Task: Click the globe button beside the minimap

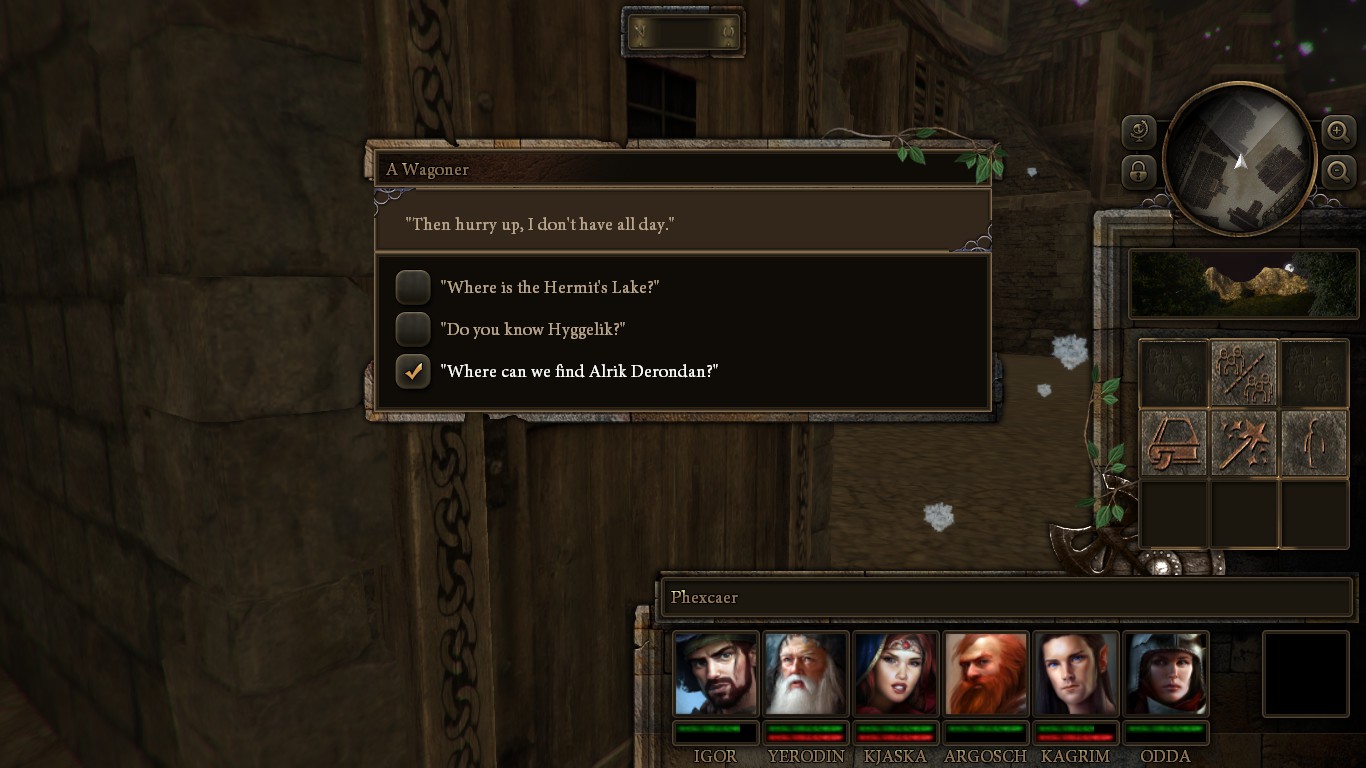Action: [1139, 131]
